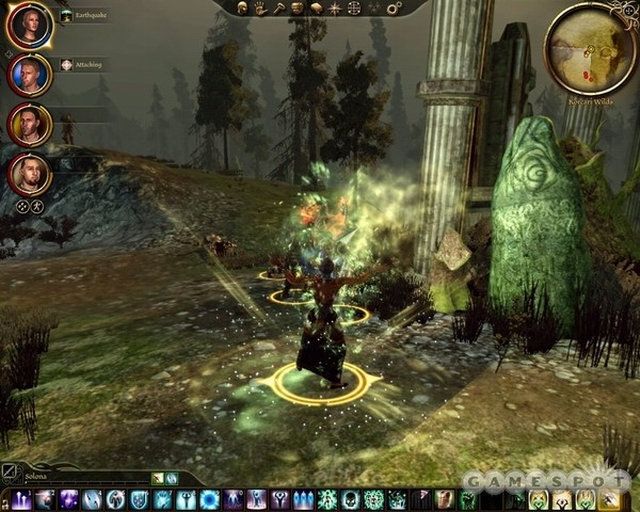Cast the blue swirling orb spell

click(x=210, y=499)
